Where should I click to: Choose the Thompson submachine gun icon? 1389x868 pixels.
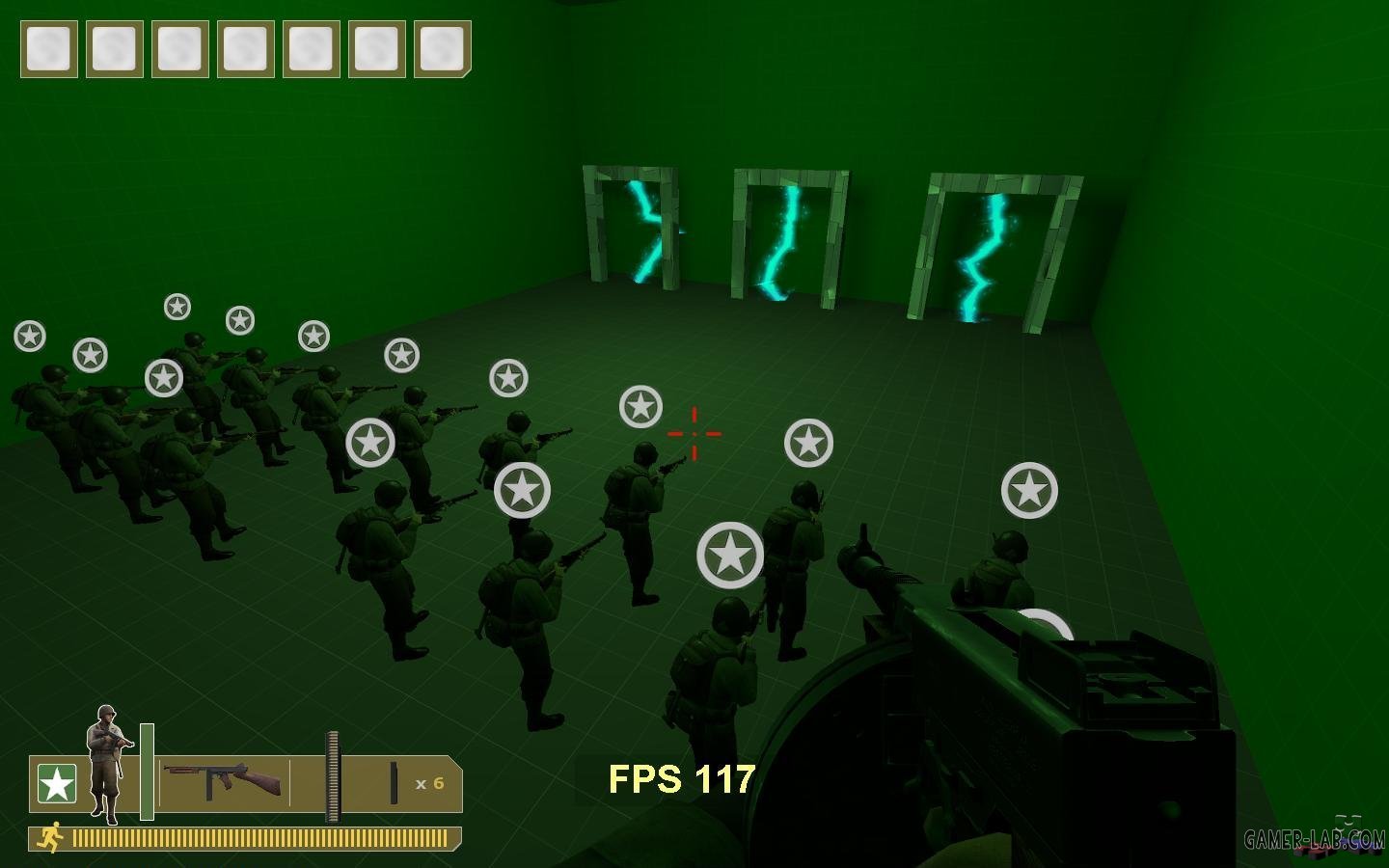(x=223, y=780)
